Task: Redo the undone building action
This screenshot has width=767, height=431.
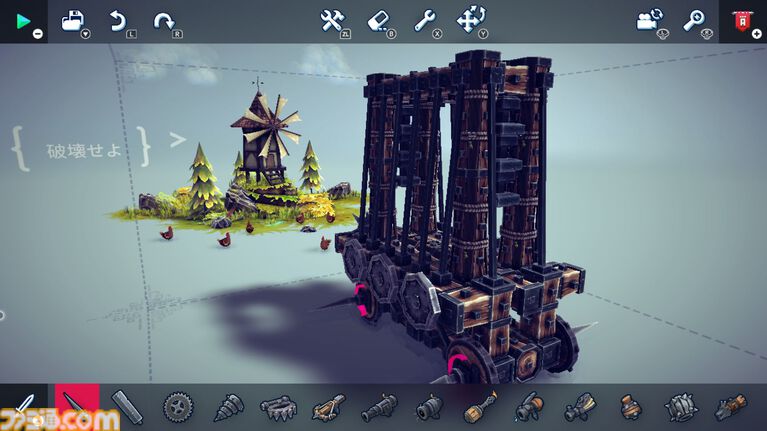Action: tap(163, 20)
